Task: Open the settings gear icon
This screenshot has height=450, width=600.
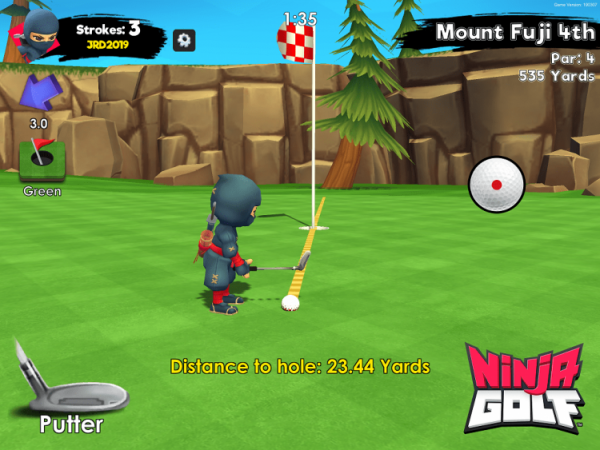Action: click(x=184, y=40)
